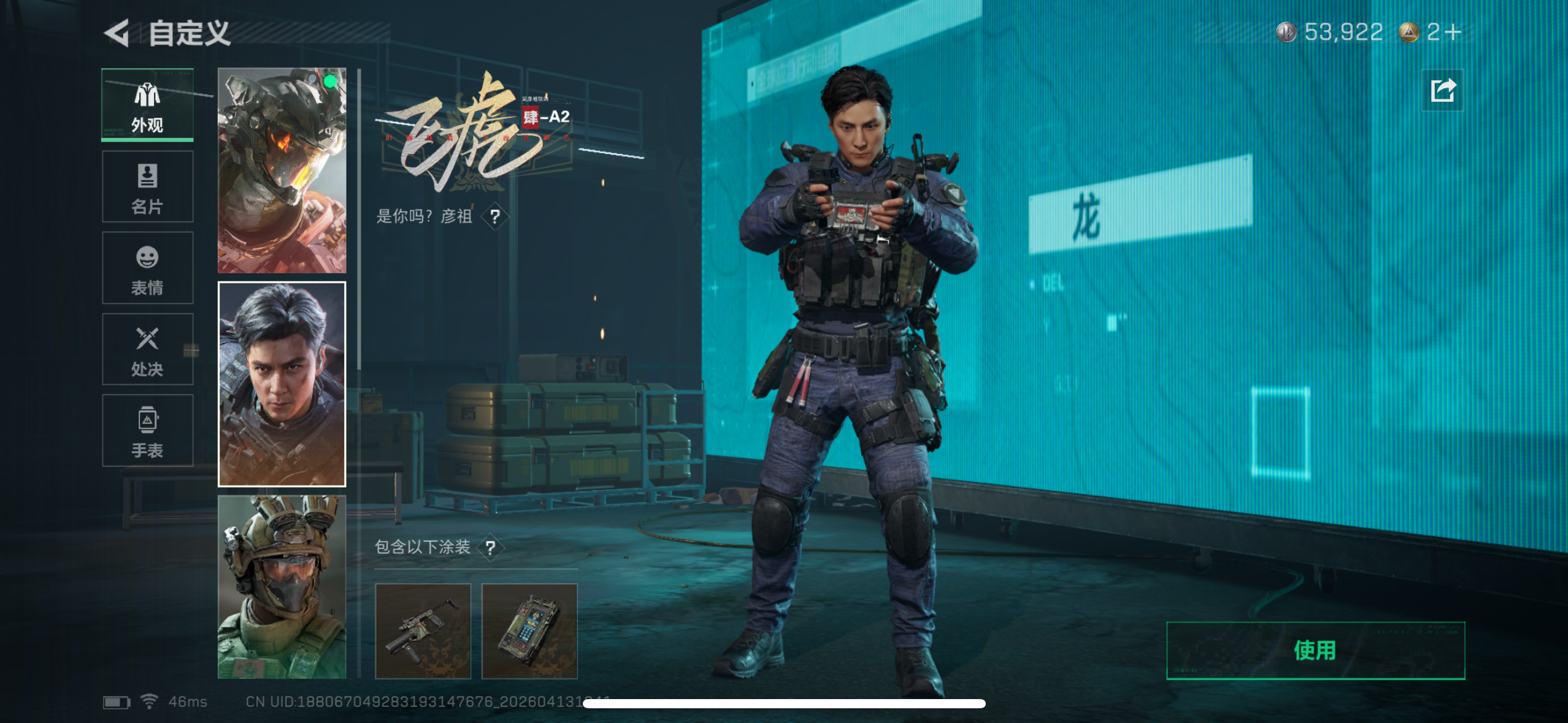Open the 表情 emote icon
Image resolution: width=1568 pixels, height=723 pixels.
pyautogui.click(x=147, y=268)
